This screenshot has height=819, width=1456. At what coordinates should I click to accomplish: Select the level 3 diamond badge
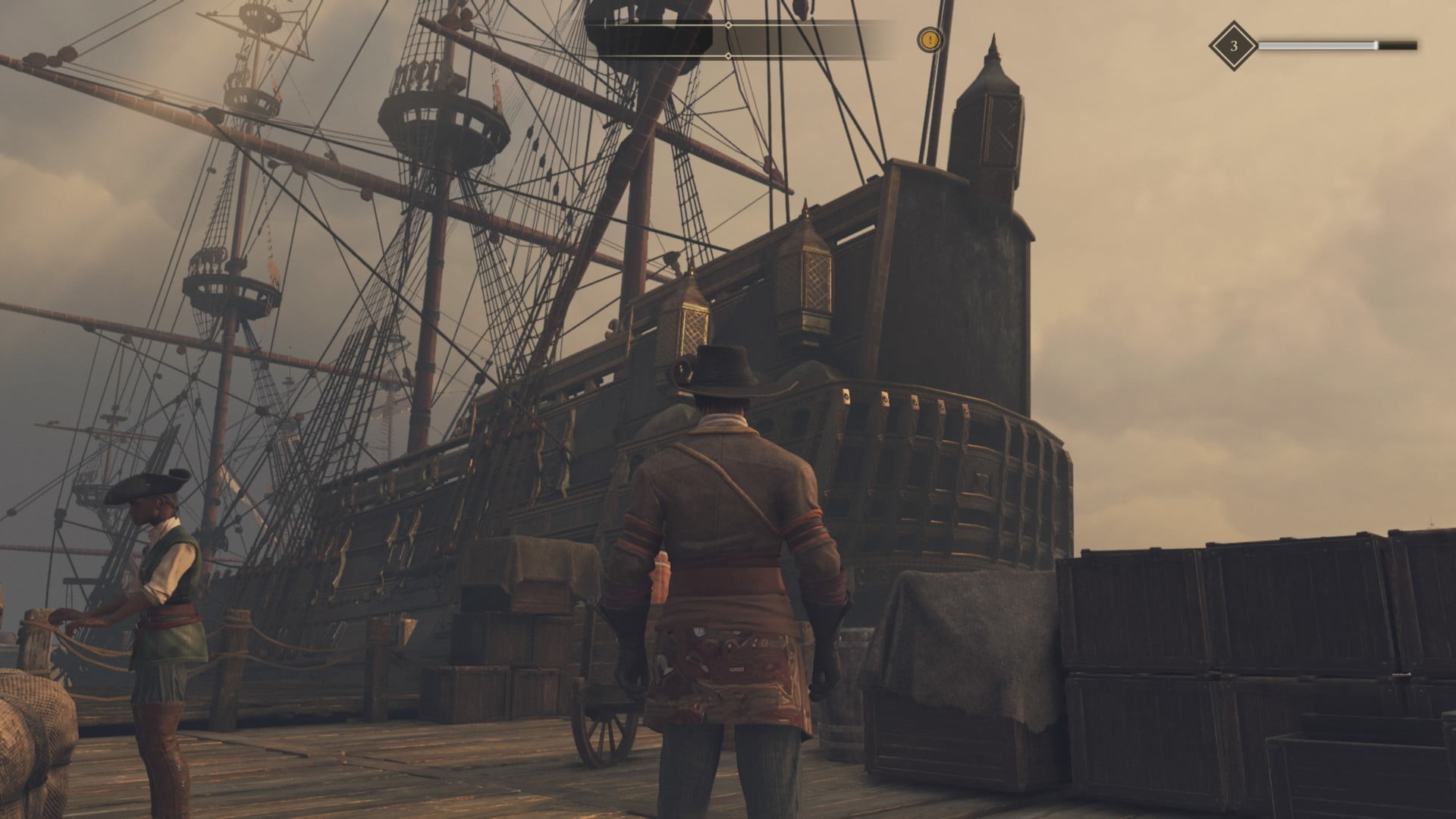click(1233, 46)
